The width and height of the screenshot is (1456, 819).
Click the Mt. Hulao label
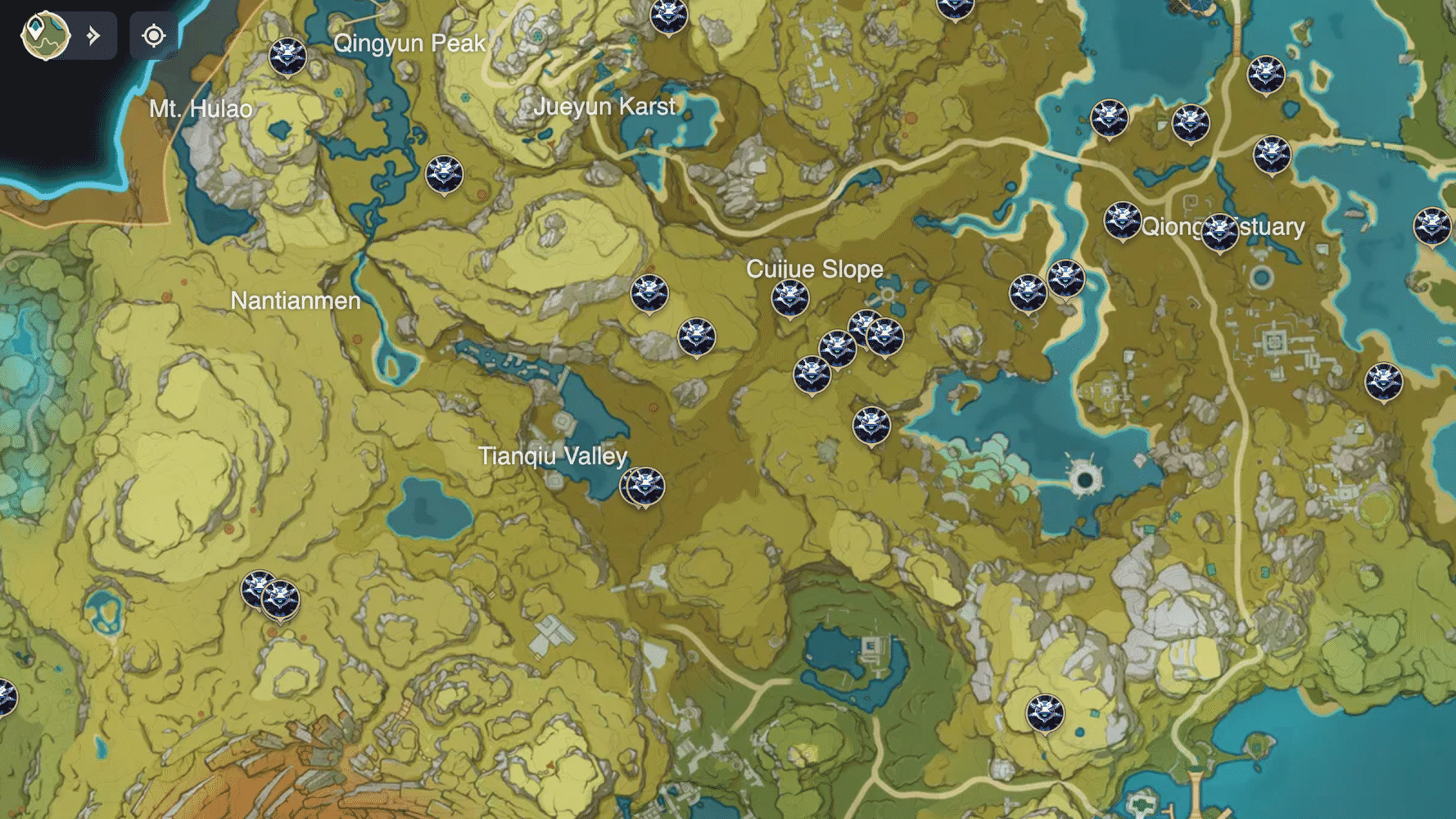(202, 107)
